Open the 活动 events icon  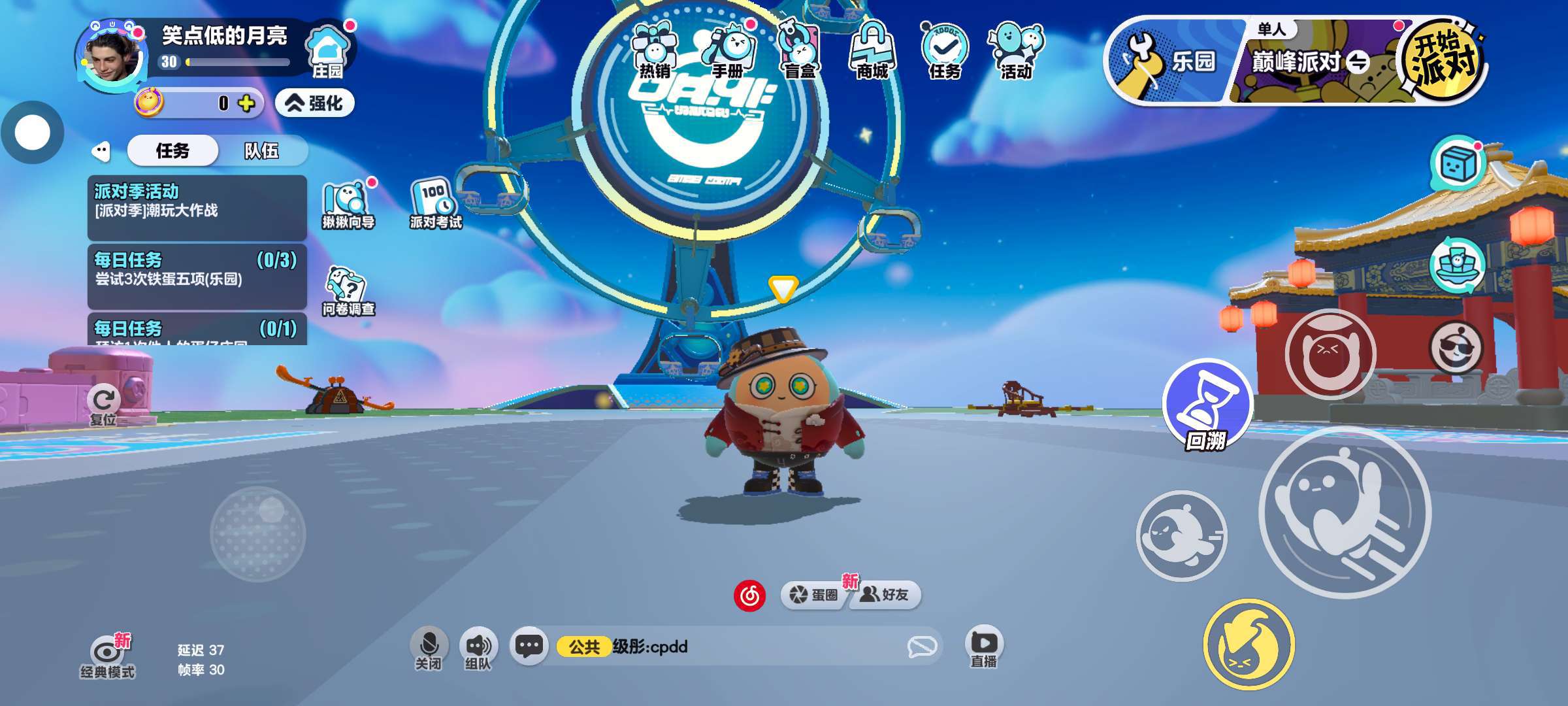pos(1016,51)
